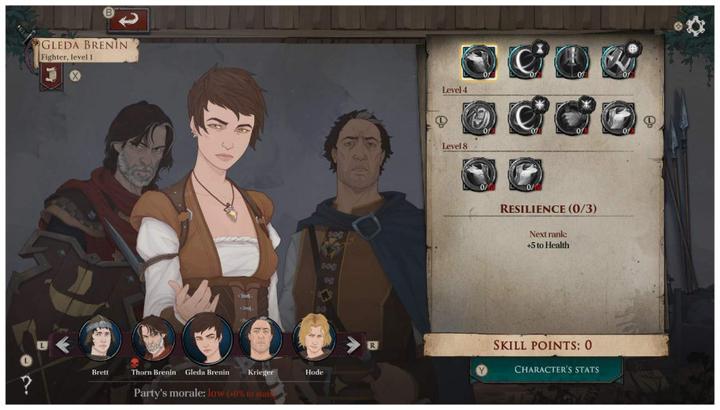Select the Level 4 crescent skill with starburst badge

(x=525, y=118)
